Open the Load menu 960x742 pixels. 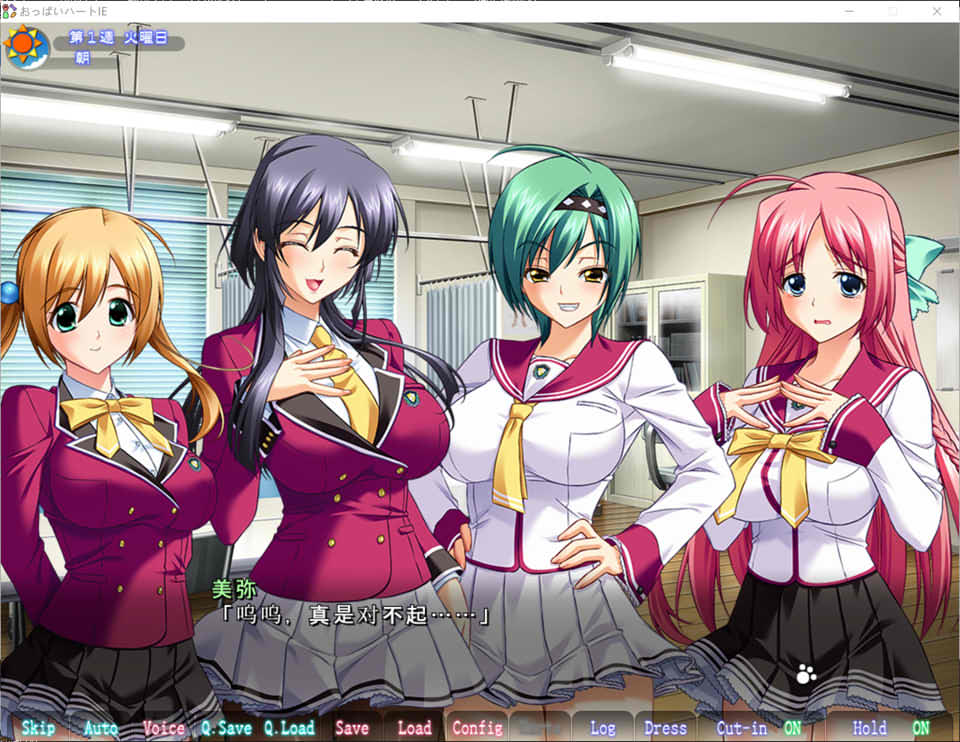click(x=414, y=728)
